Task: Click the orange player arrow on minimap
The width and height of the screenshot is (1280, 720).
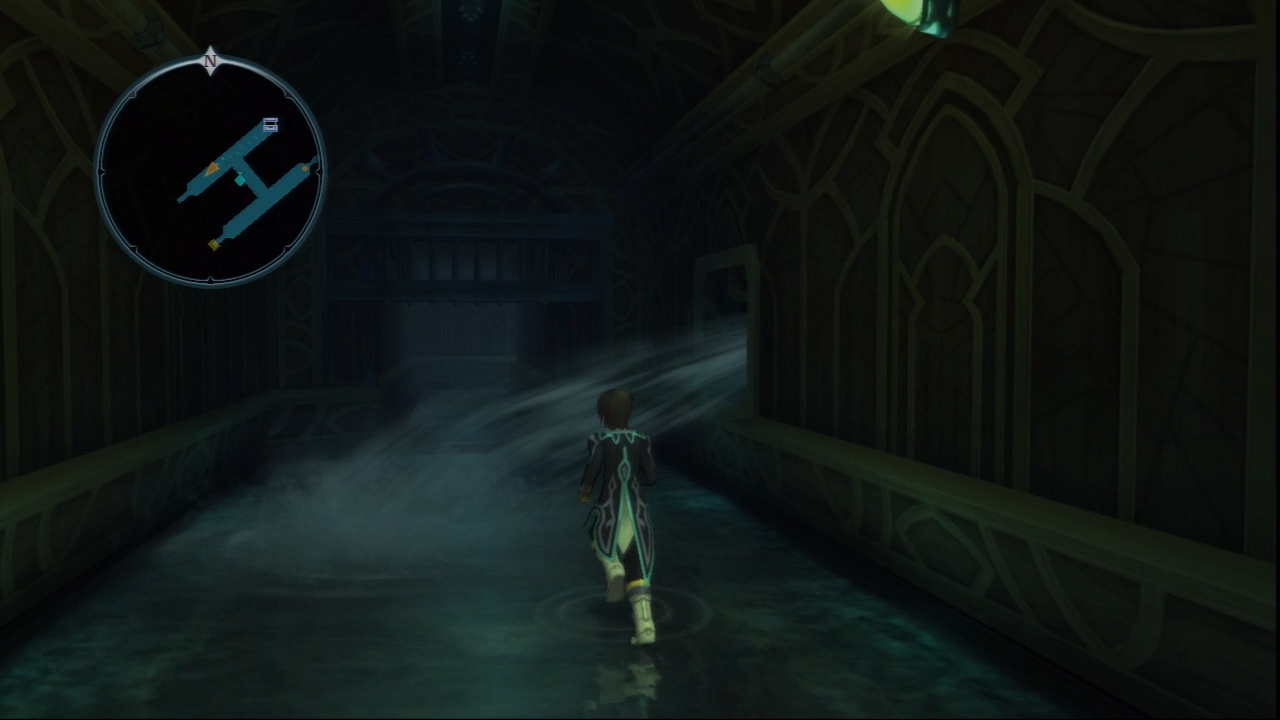Action: 212,171
